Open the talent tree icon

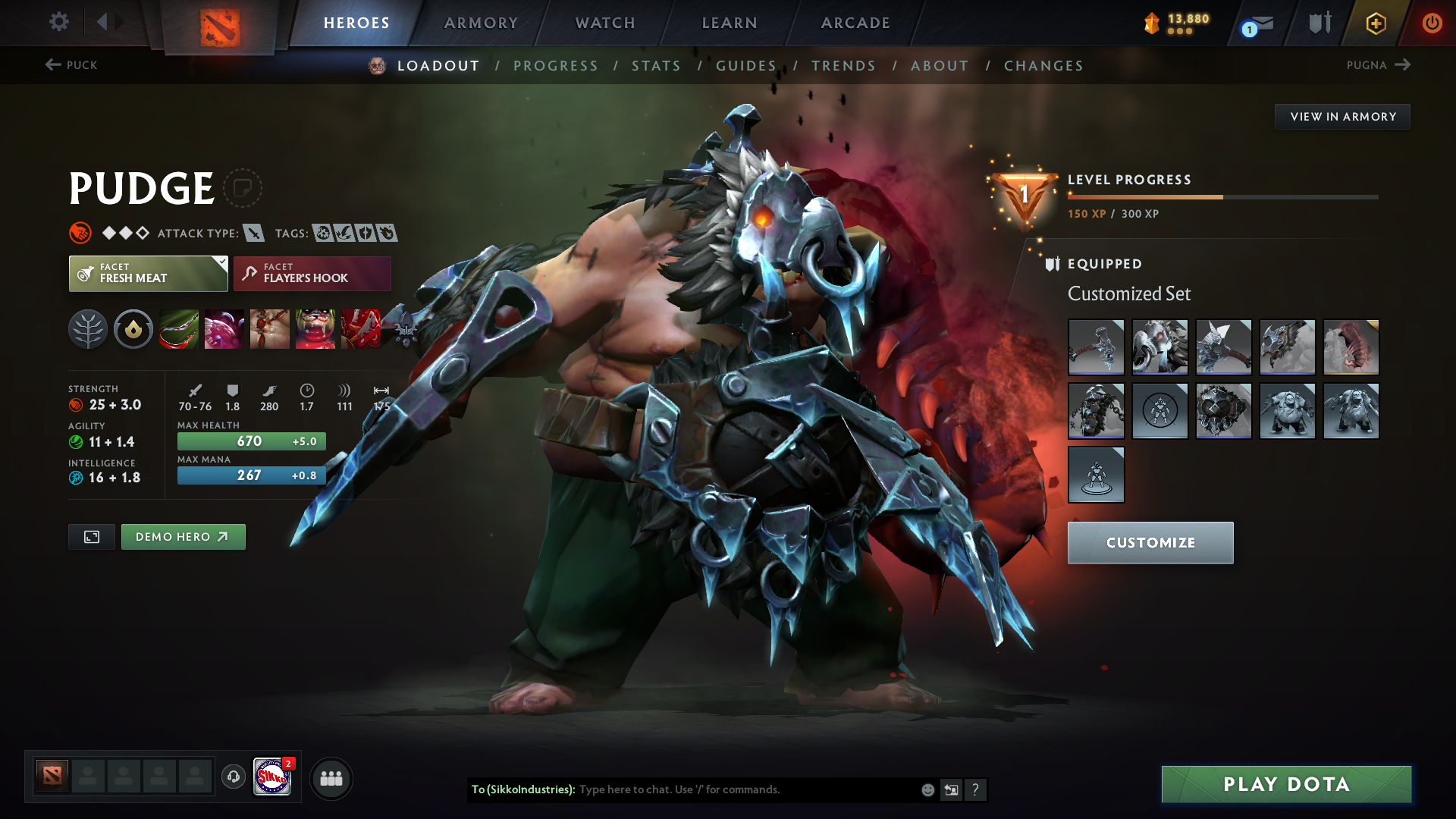pyautogui.click(x=87, y=329)
